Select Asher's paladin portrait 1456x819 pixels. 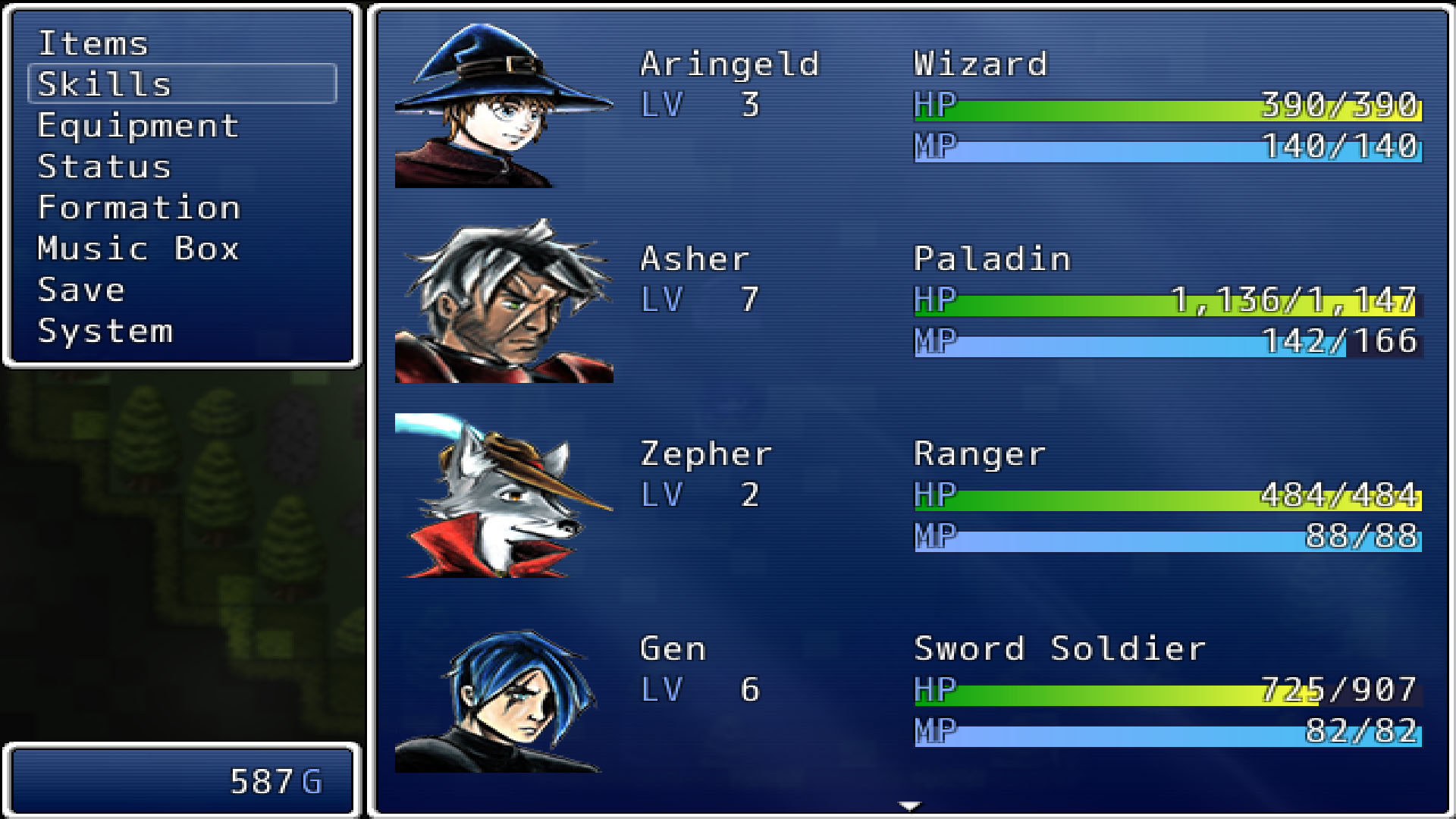pyautogui.click(x=504, y=303)
